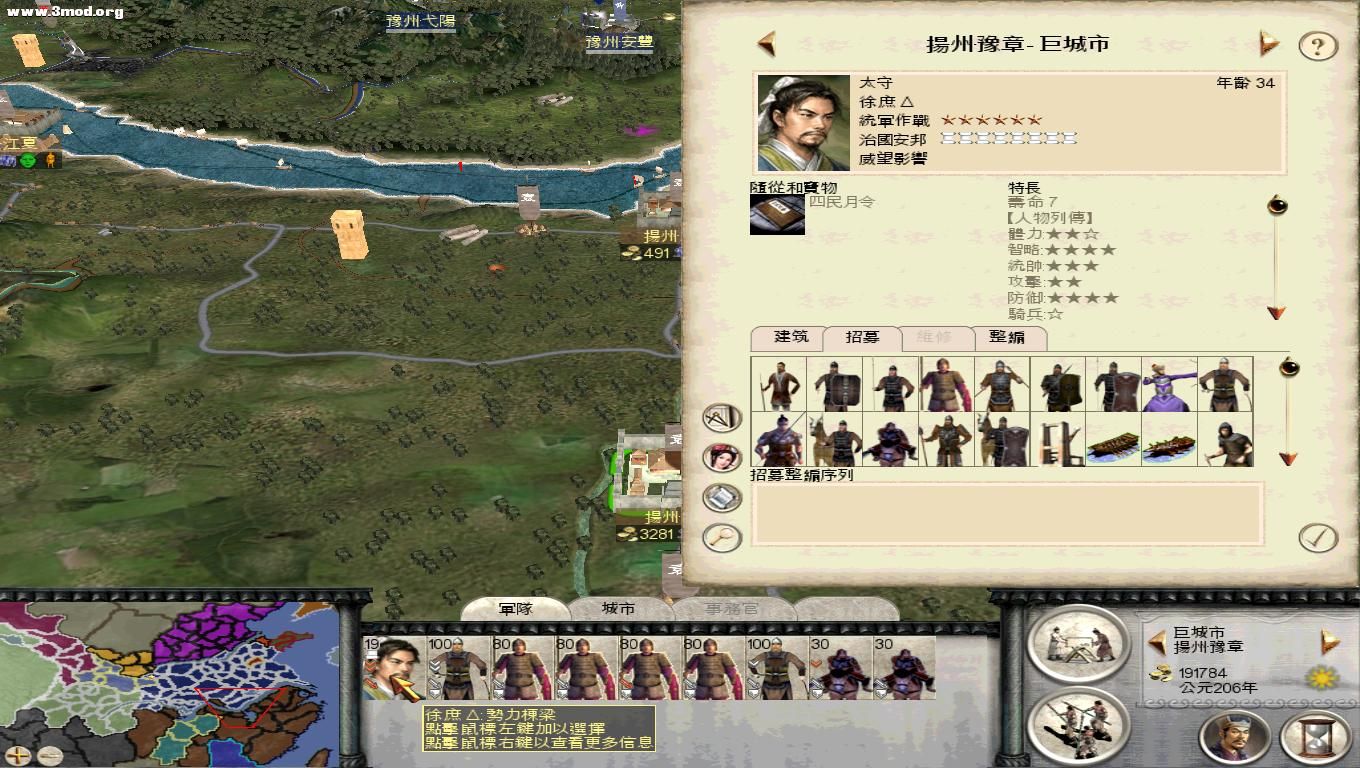Click the gold coins treasury icon

click(x=1161, y=675)
